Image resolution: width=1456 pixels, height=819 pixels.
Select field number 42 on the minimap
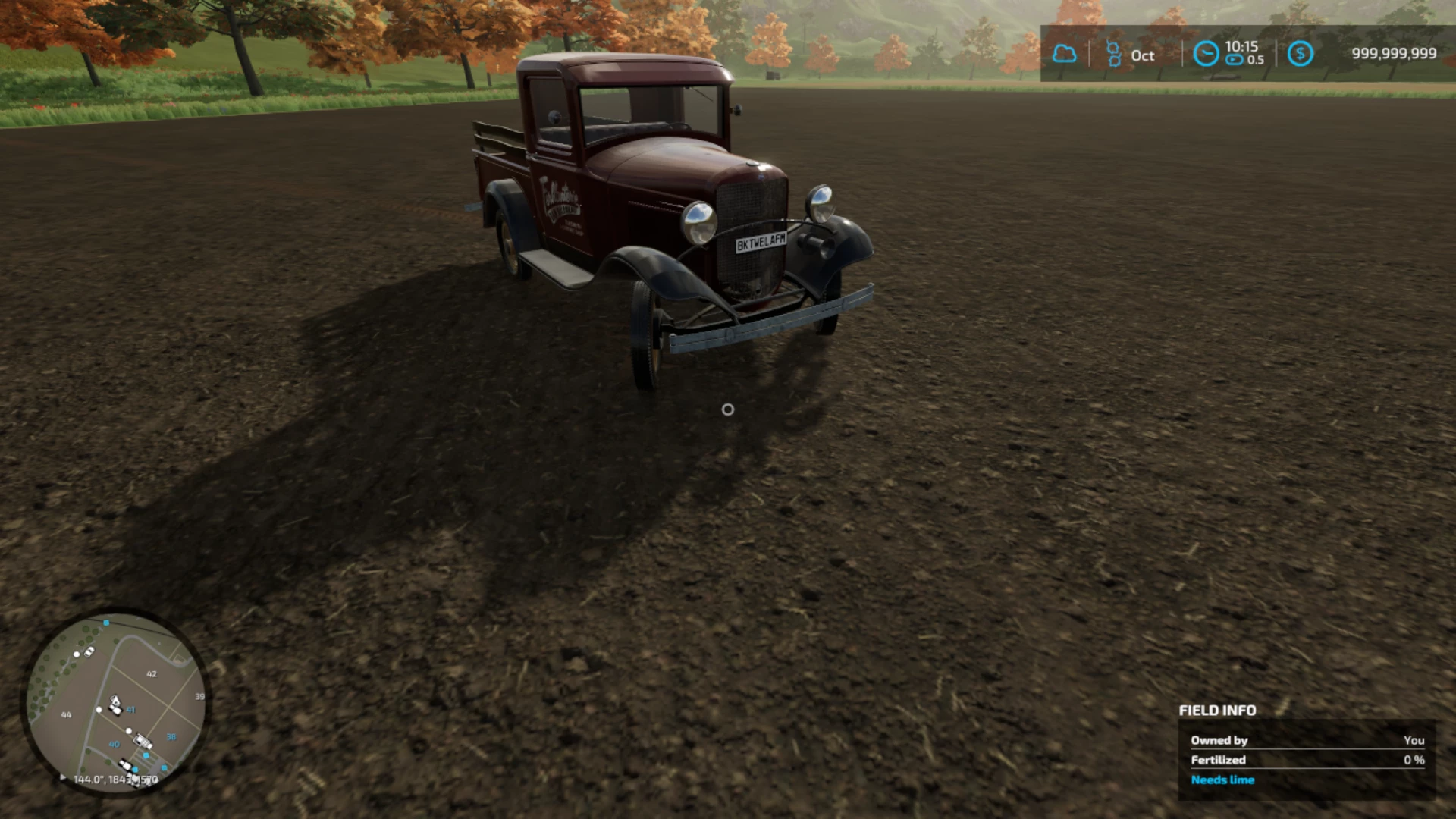click(152, 674)
